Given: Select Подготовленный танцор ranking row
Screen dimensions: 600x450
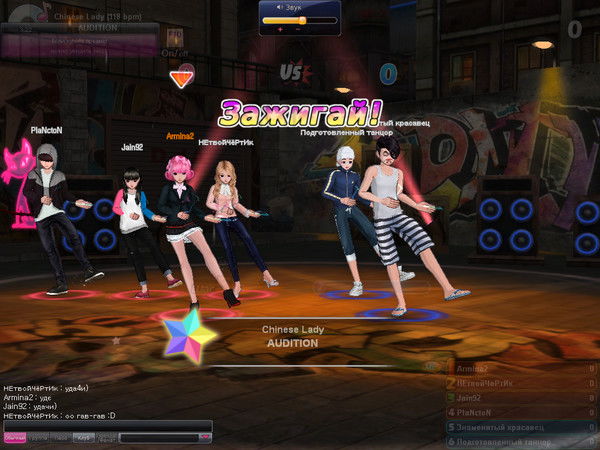Looking at the screenshot, I should pos(515,441).
